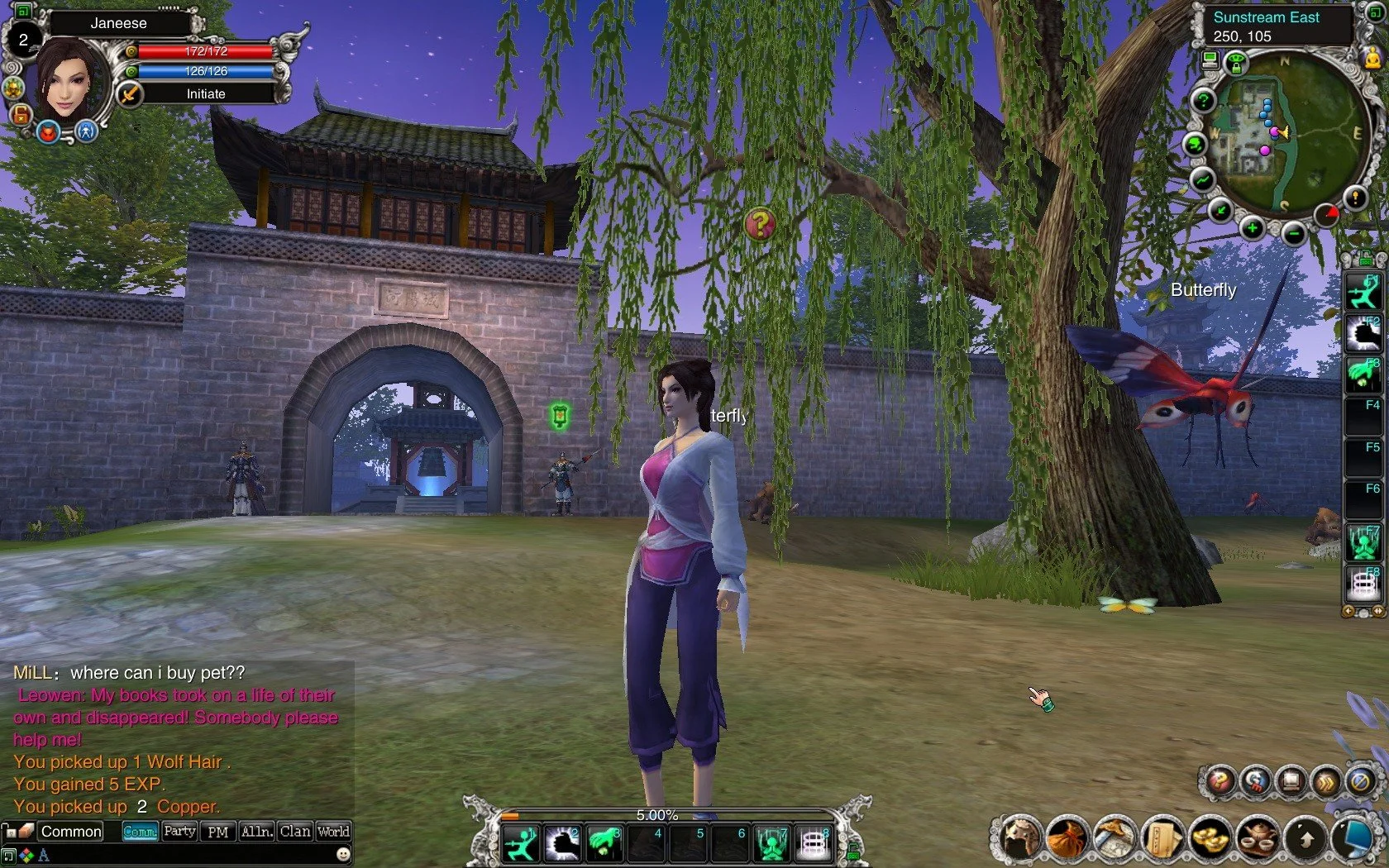Open the help question mark button
1389x868 pixels.
point(1219,780)
